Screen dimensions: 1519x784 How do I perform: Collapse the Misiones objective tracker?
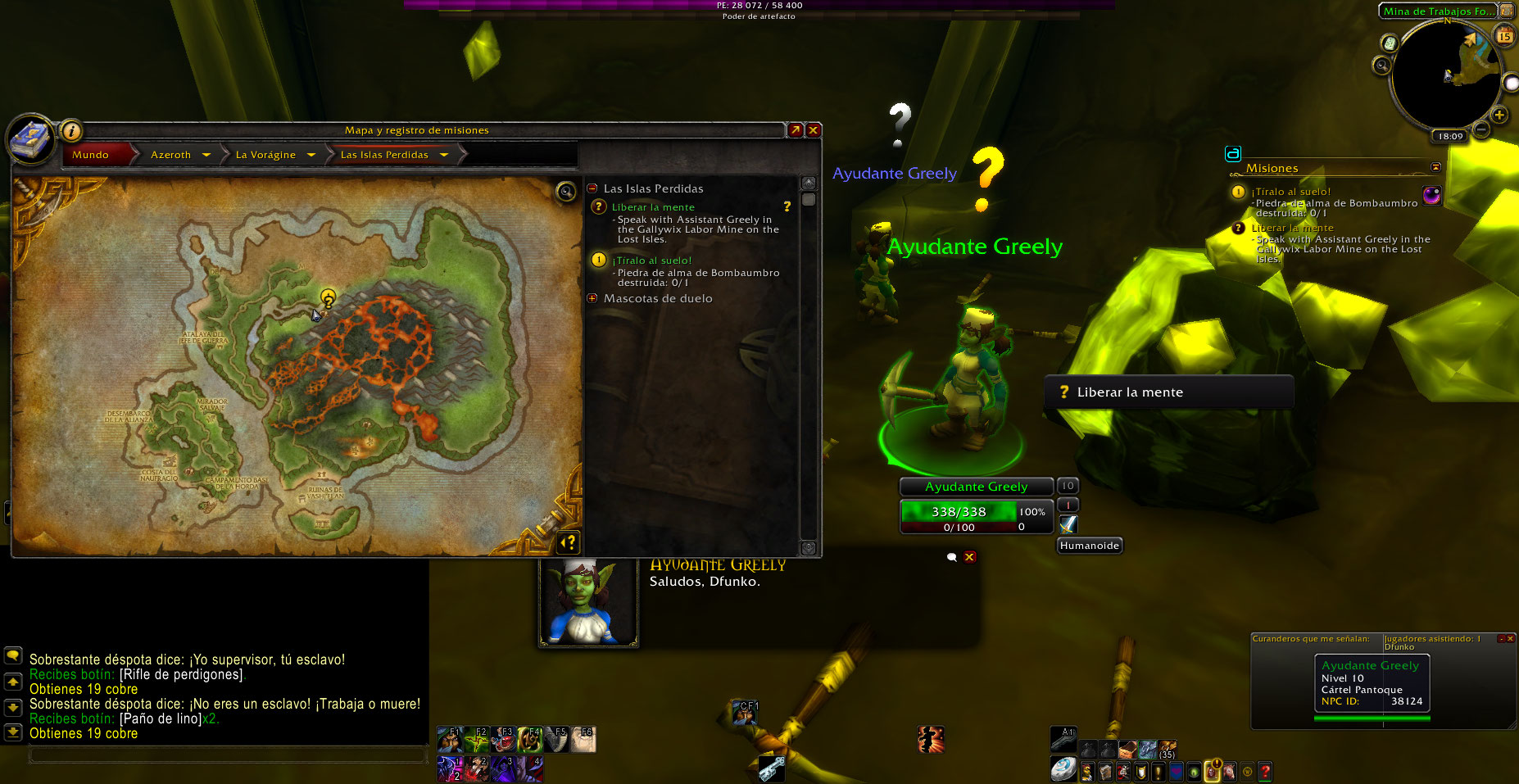1435,167
